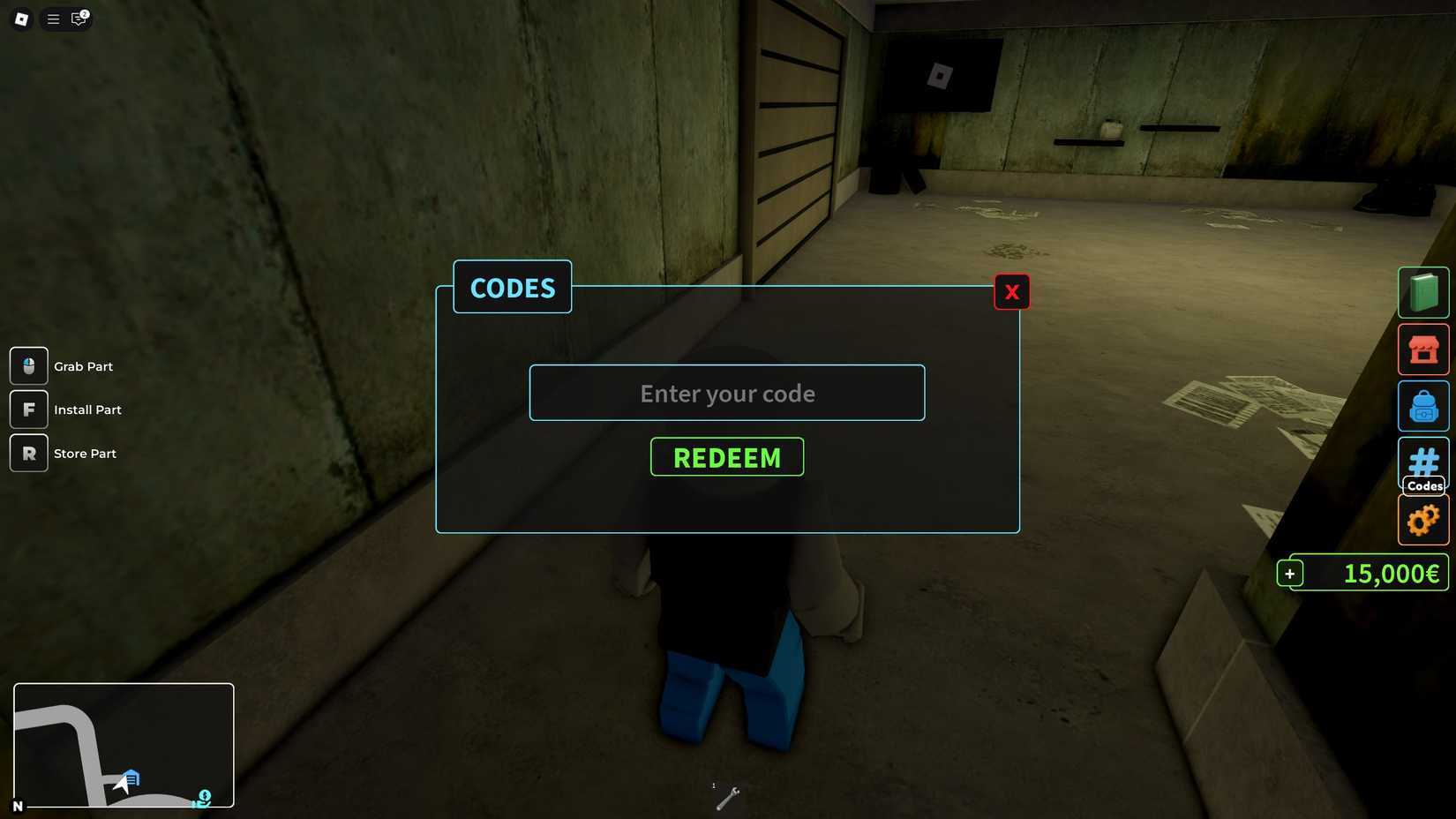Open the red shop icon
The width and height of the screenshot is (1456, 819).
tap(1422, 349)
